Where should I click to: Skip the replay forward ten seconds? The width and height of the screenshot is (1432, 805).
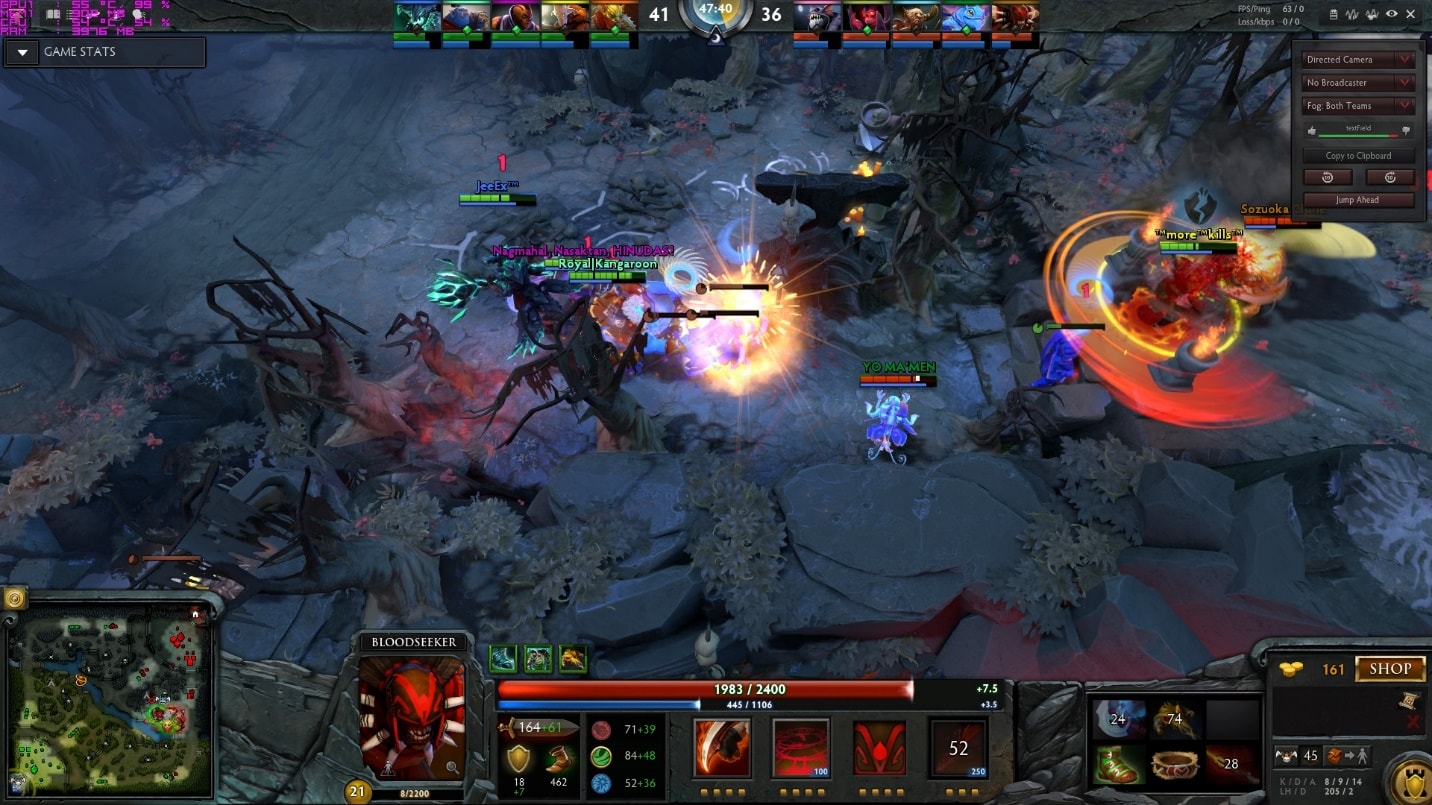pyautogui.click(x=1390, y=177)
